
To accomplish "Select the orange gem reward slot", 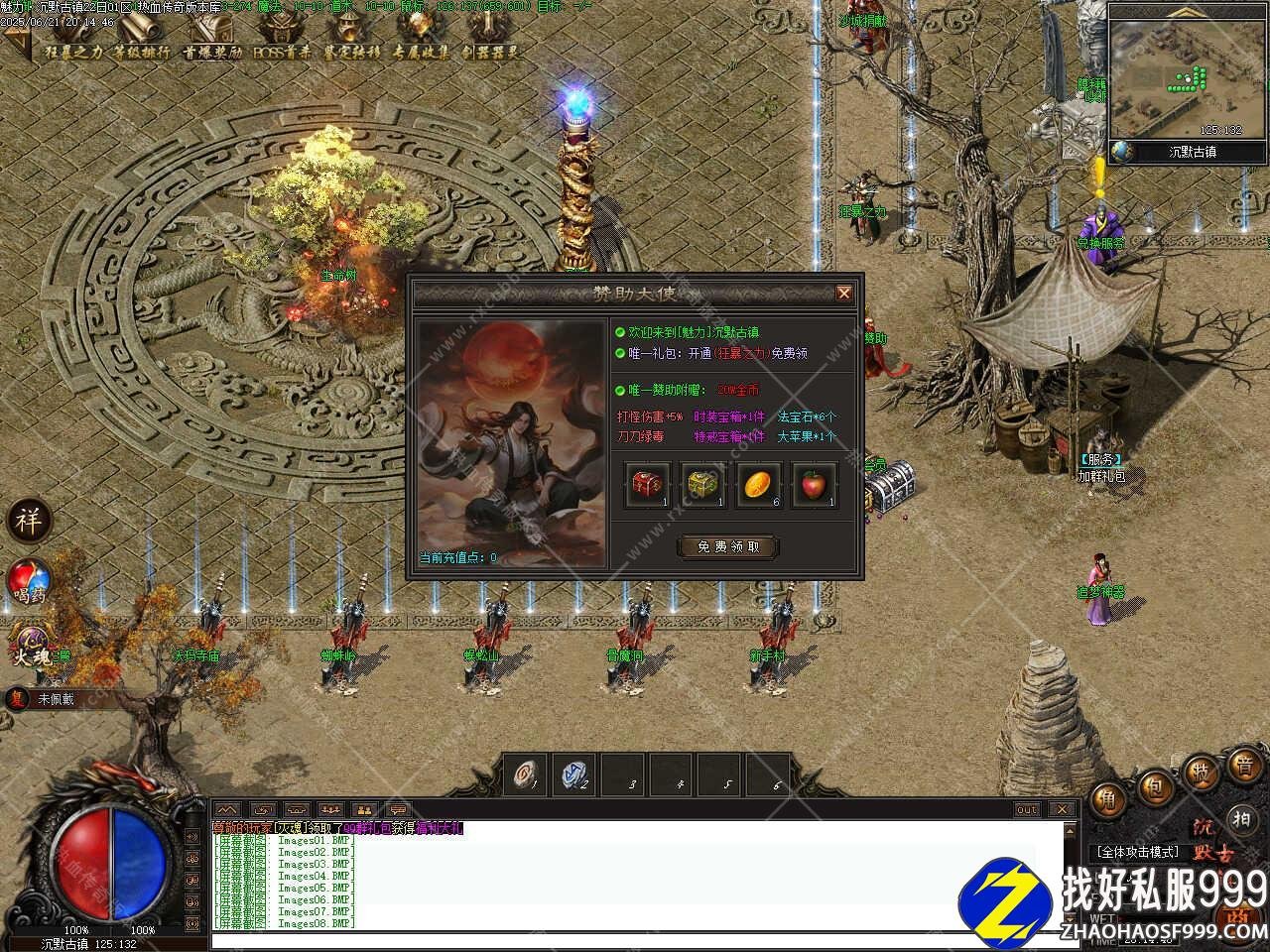I will click(x=758, y=485).
